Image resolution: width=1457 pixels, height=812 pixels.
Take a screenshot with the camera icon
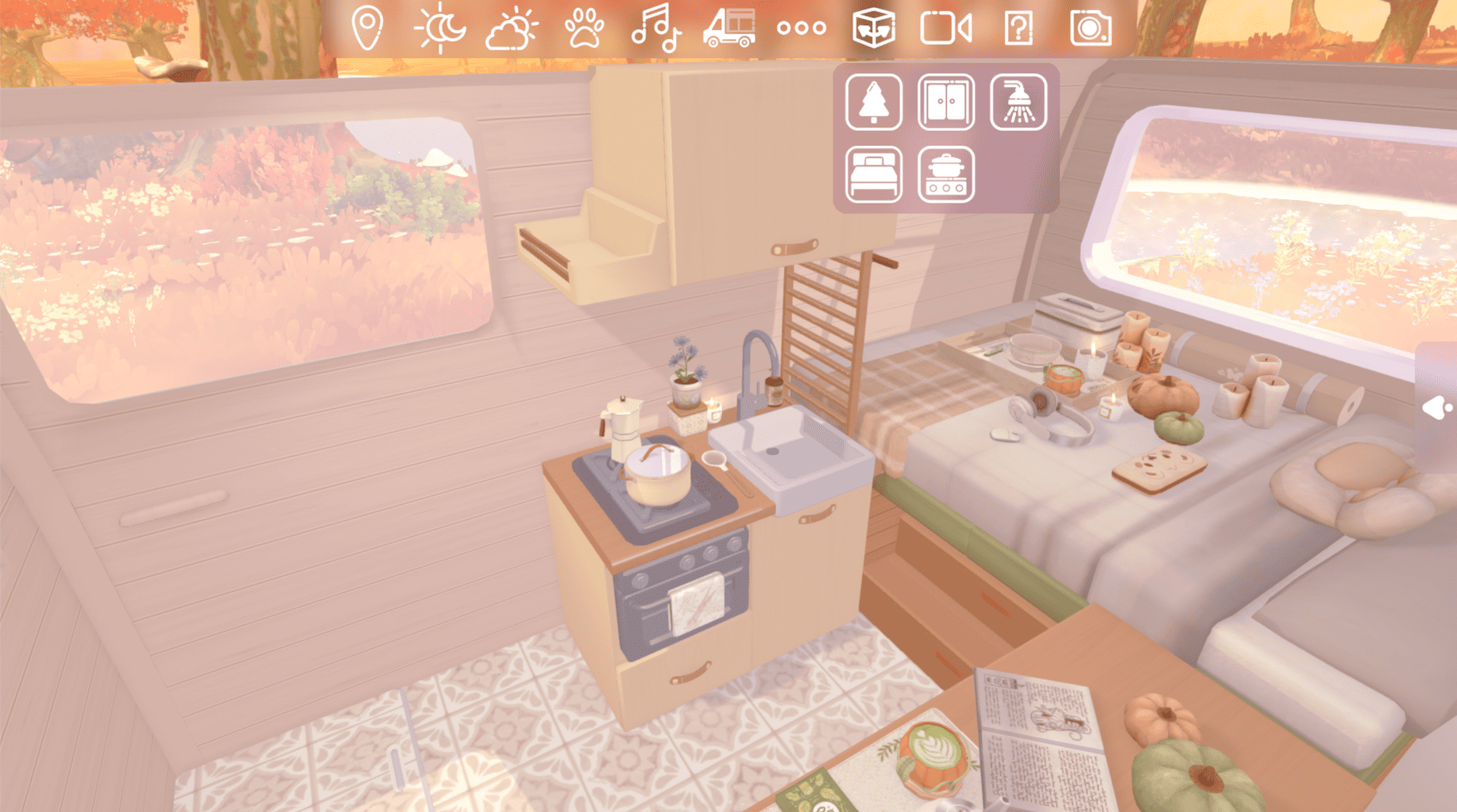(1092, 27)
